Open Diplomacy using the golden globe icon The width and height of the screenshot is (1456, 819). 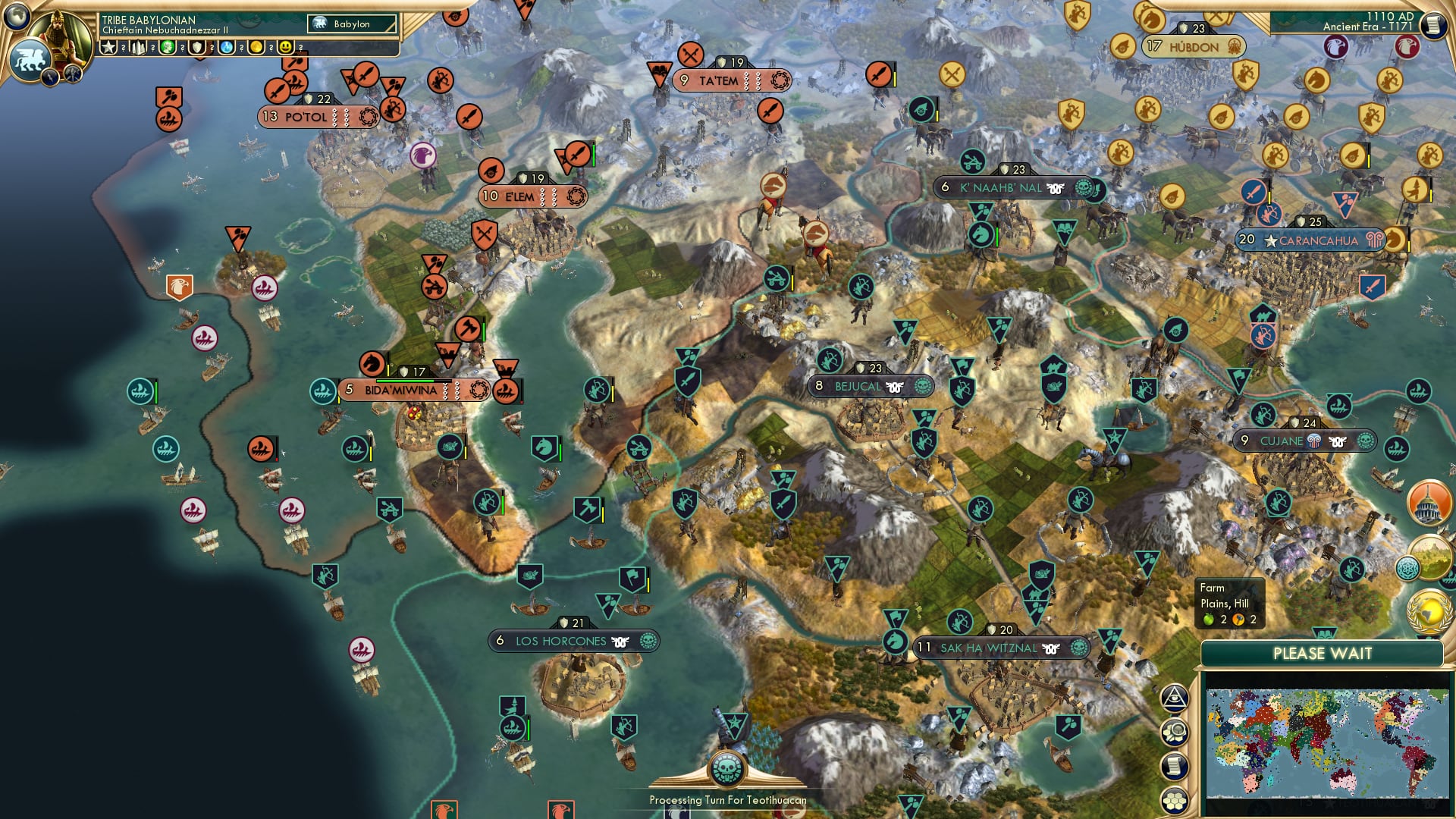1429,610
